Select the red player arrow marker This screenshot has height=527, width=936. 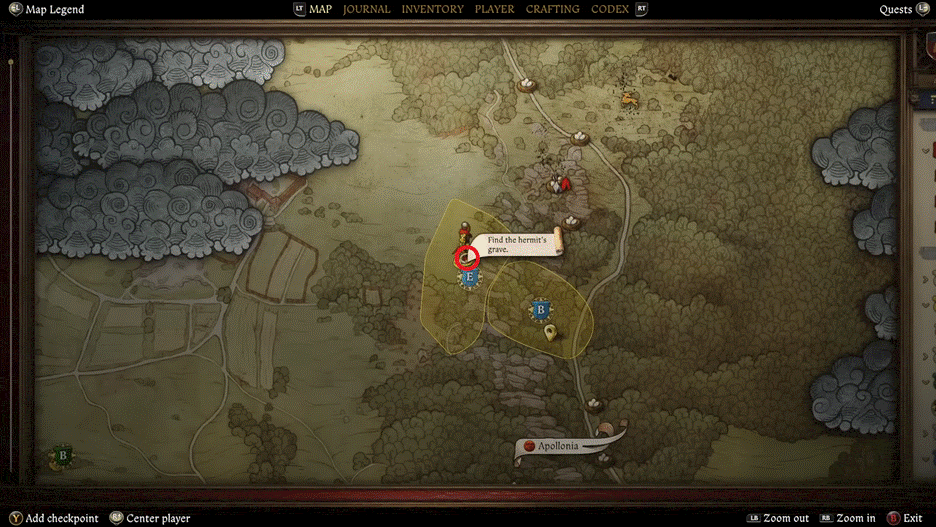click(x=565, y=184)
